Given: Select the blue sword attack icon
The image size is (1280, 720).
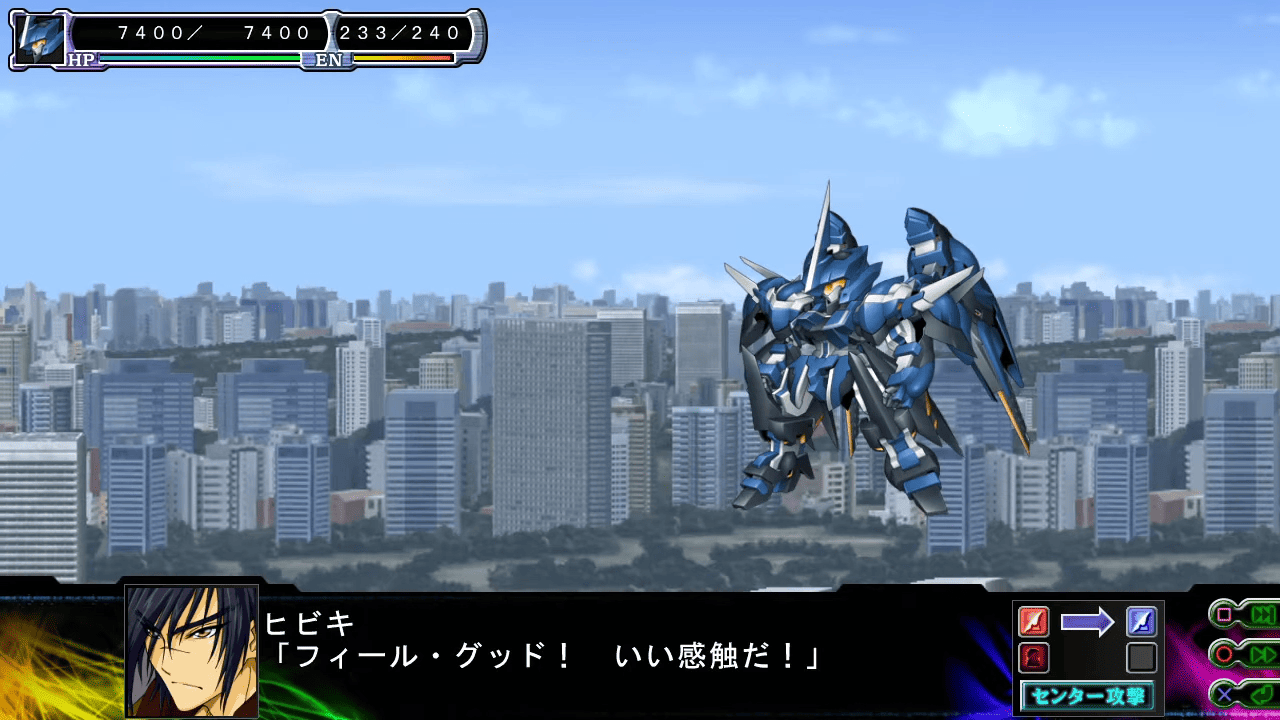Looking at the screenshot, I should point(1141,621).
